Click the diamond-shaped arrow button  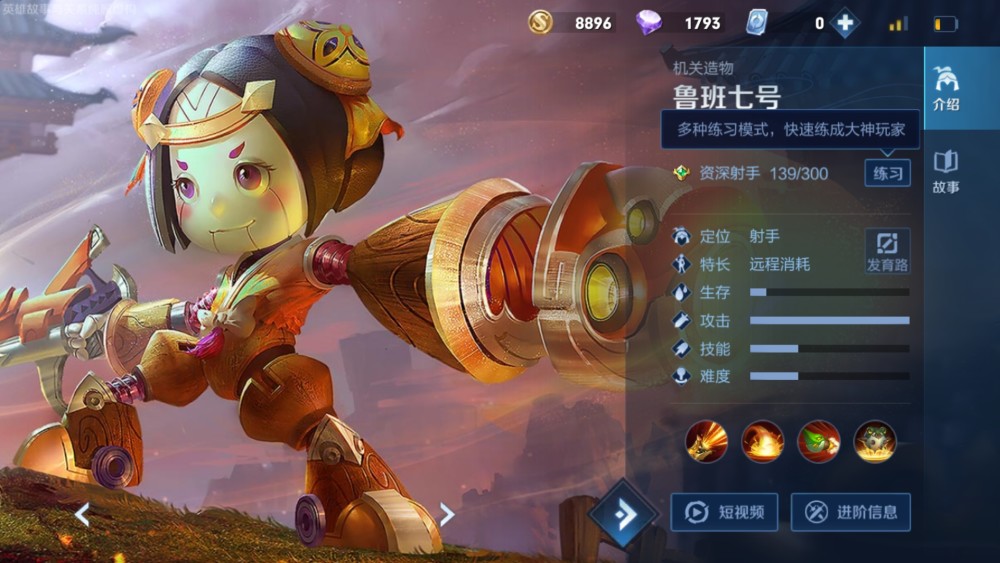(x=622, y=514)
